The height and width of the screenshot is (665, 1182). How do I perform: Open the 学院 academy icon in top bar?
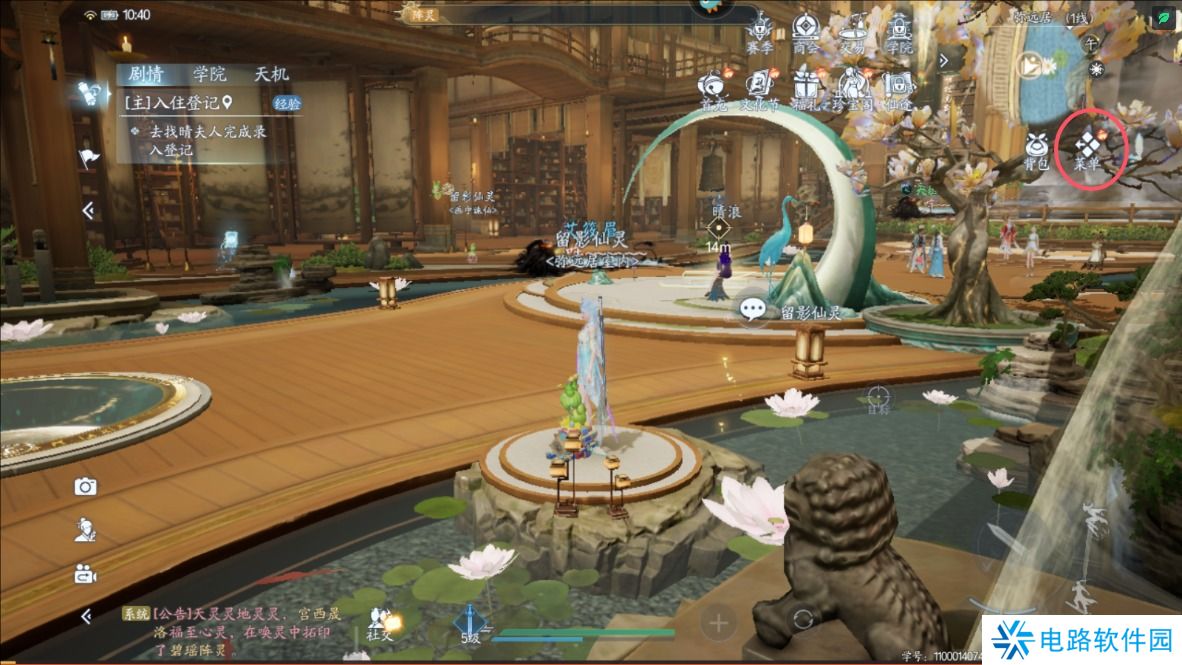(899, 30)
